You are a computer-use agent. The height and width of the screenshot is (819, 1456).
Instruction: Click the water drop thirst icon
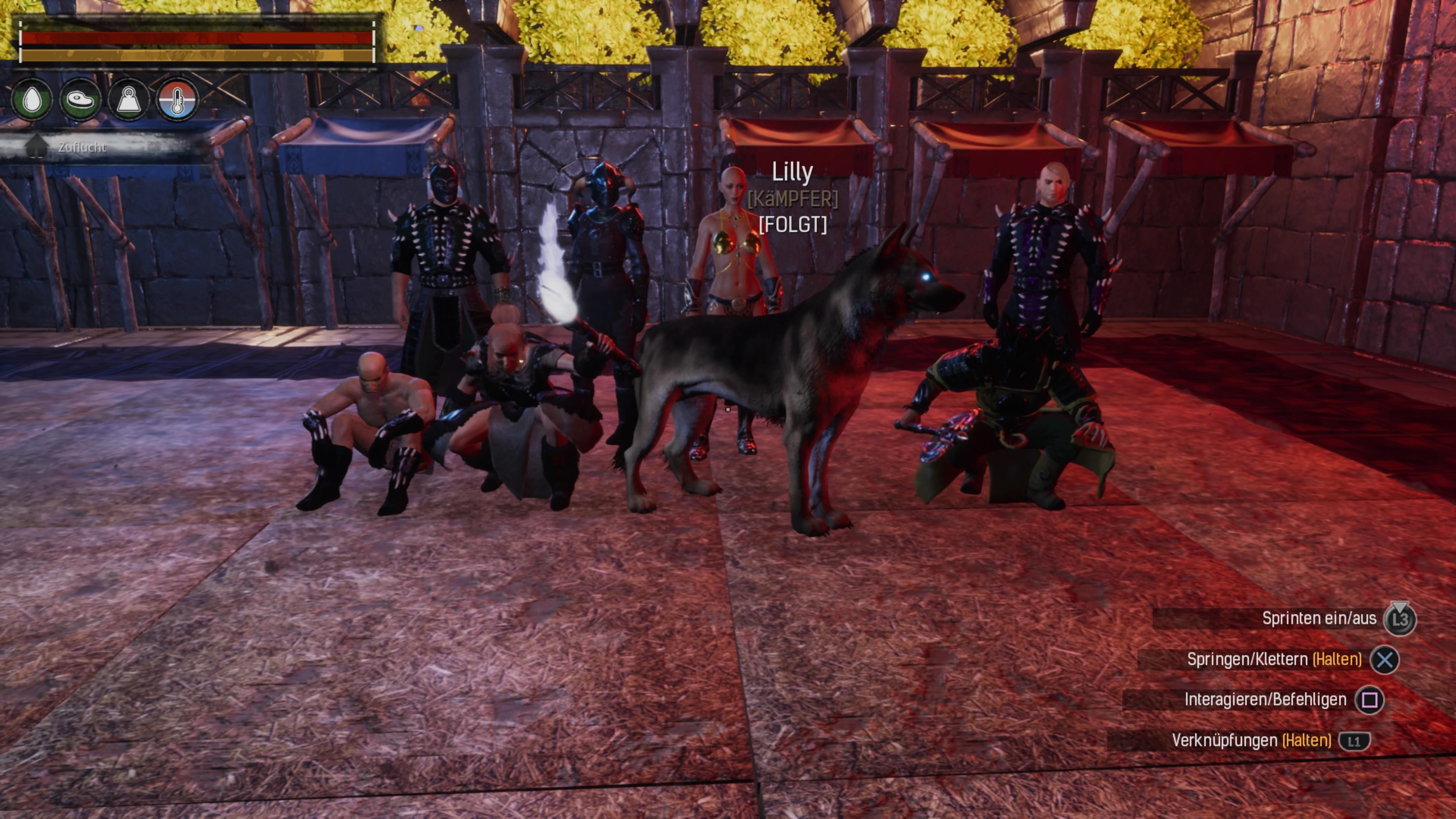coord(32,100)
